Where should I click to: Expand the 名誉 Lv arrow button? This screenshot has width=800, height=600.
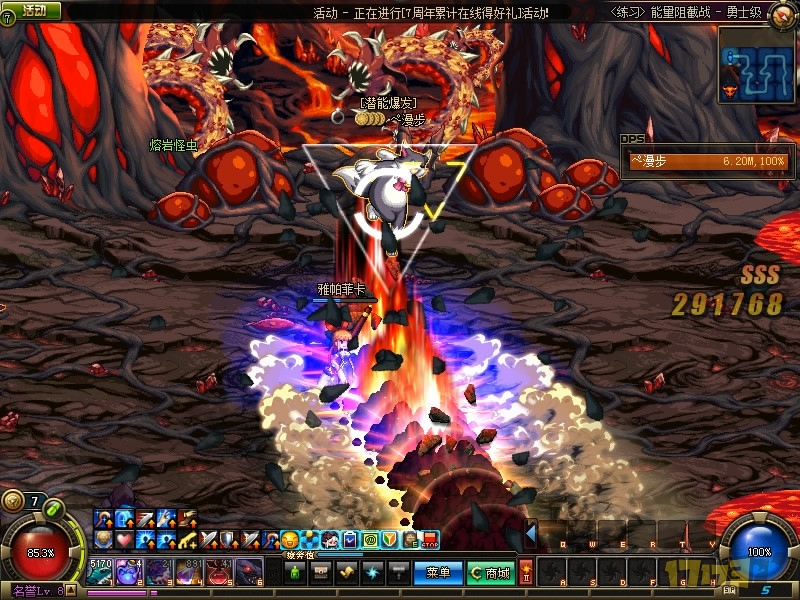(x=72, y=591)
